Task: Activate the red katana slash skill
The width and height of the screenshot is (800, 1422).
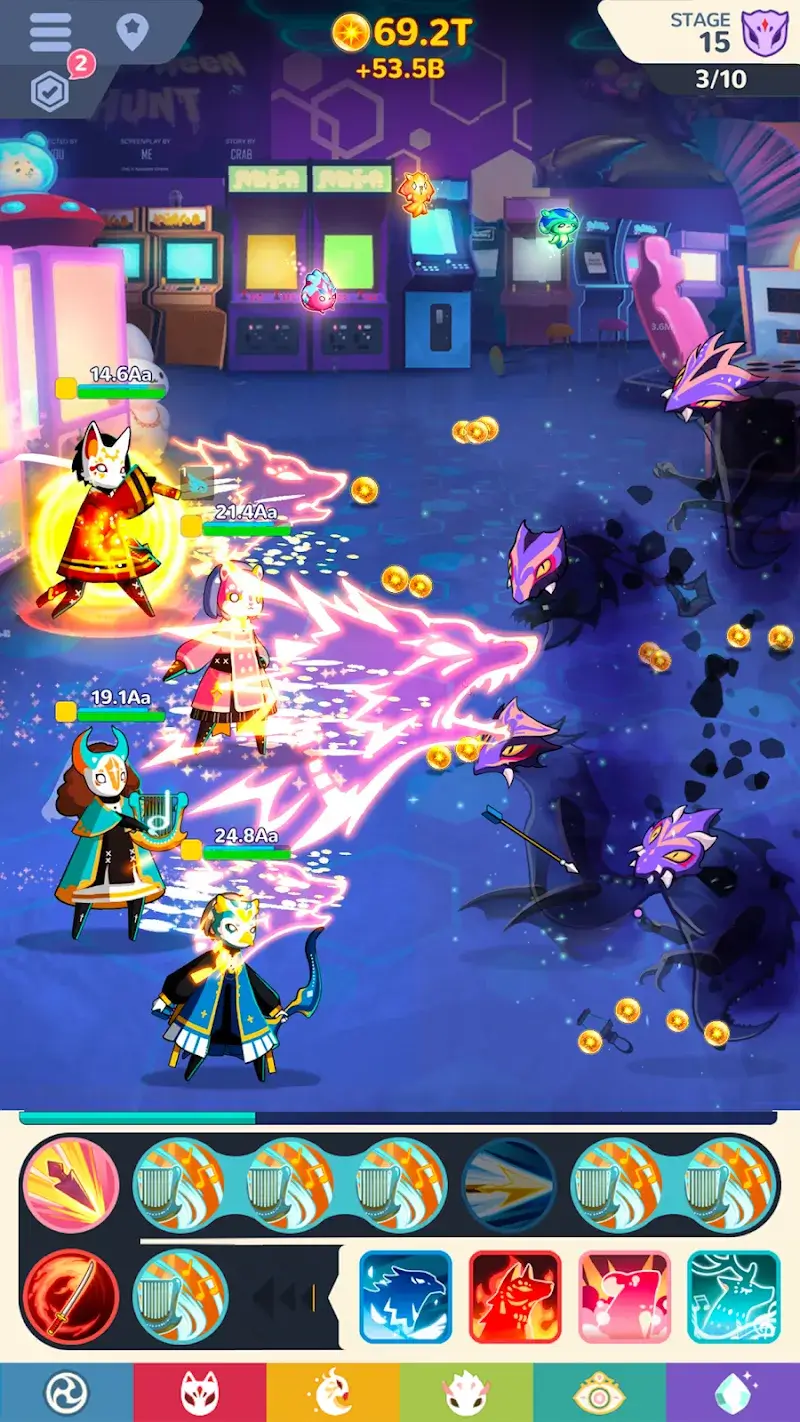Action: (71, 1296)
